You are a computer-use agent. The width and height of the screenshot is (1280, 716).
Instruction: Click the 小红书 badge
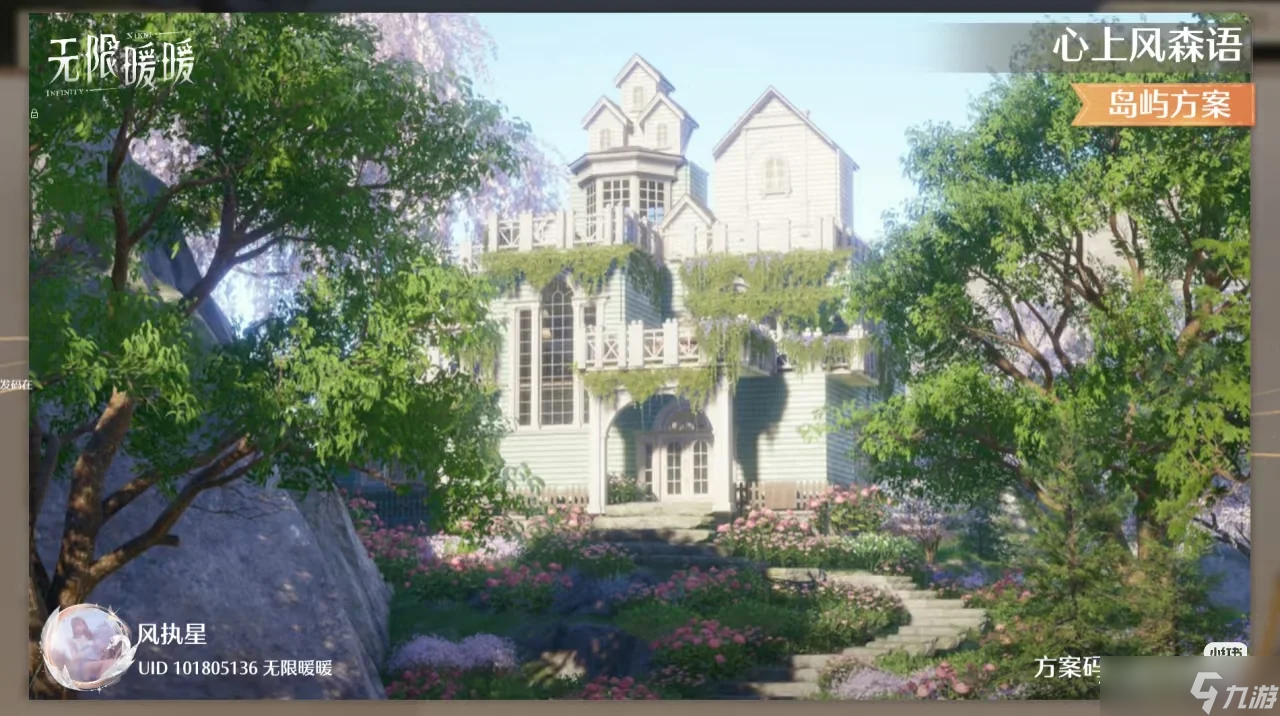click(1226, 650)
